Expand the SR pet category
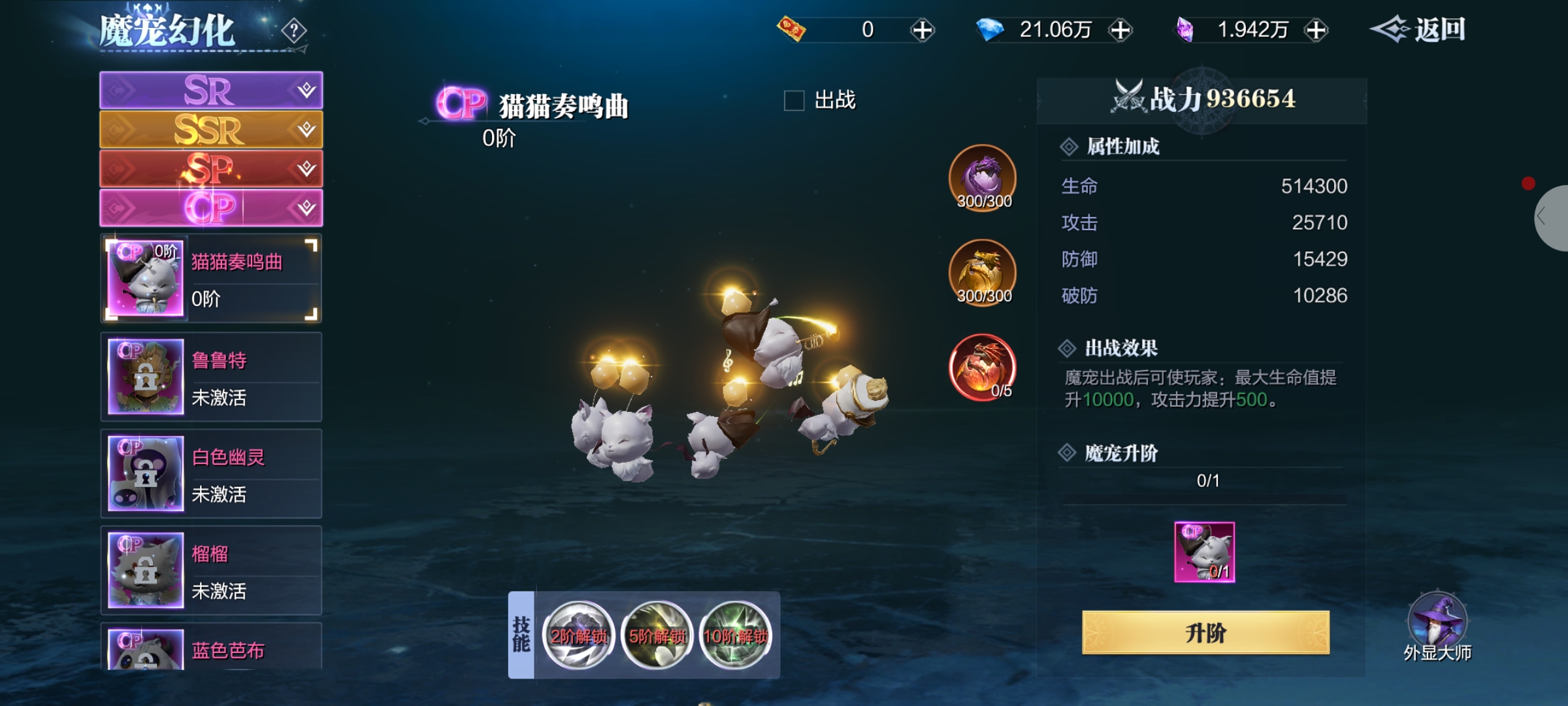Screen dimensions: 1568x706 pos(210,90)
